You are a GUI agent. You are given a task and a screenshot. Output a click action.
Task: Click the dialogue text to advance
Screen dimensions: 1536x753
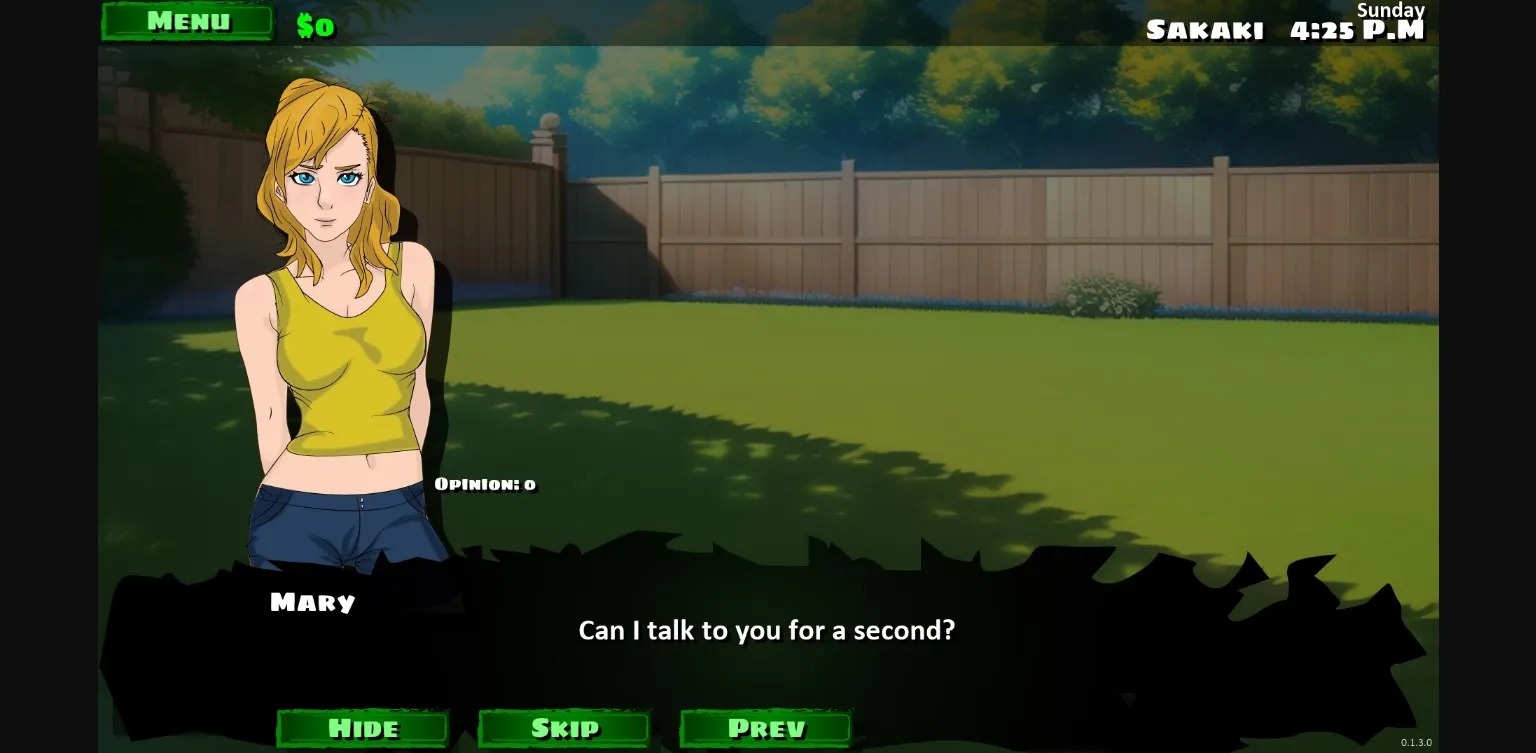[x=767, y=631]
